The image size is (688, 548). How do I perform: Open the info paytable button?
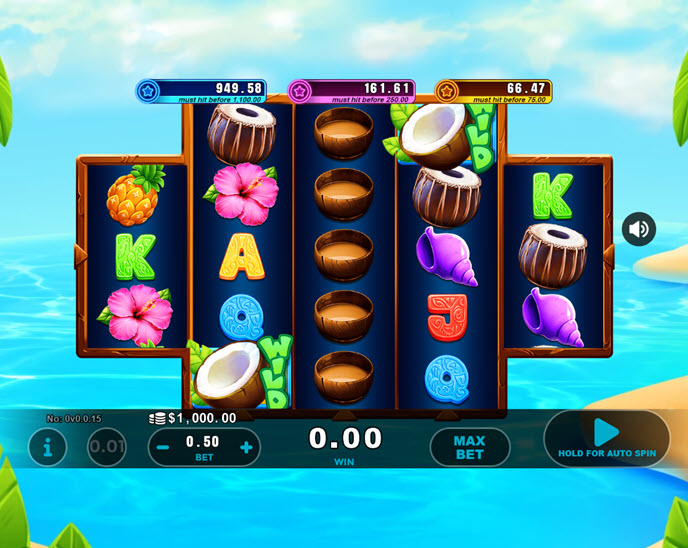tap(47, 447)
